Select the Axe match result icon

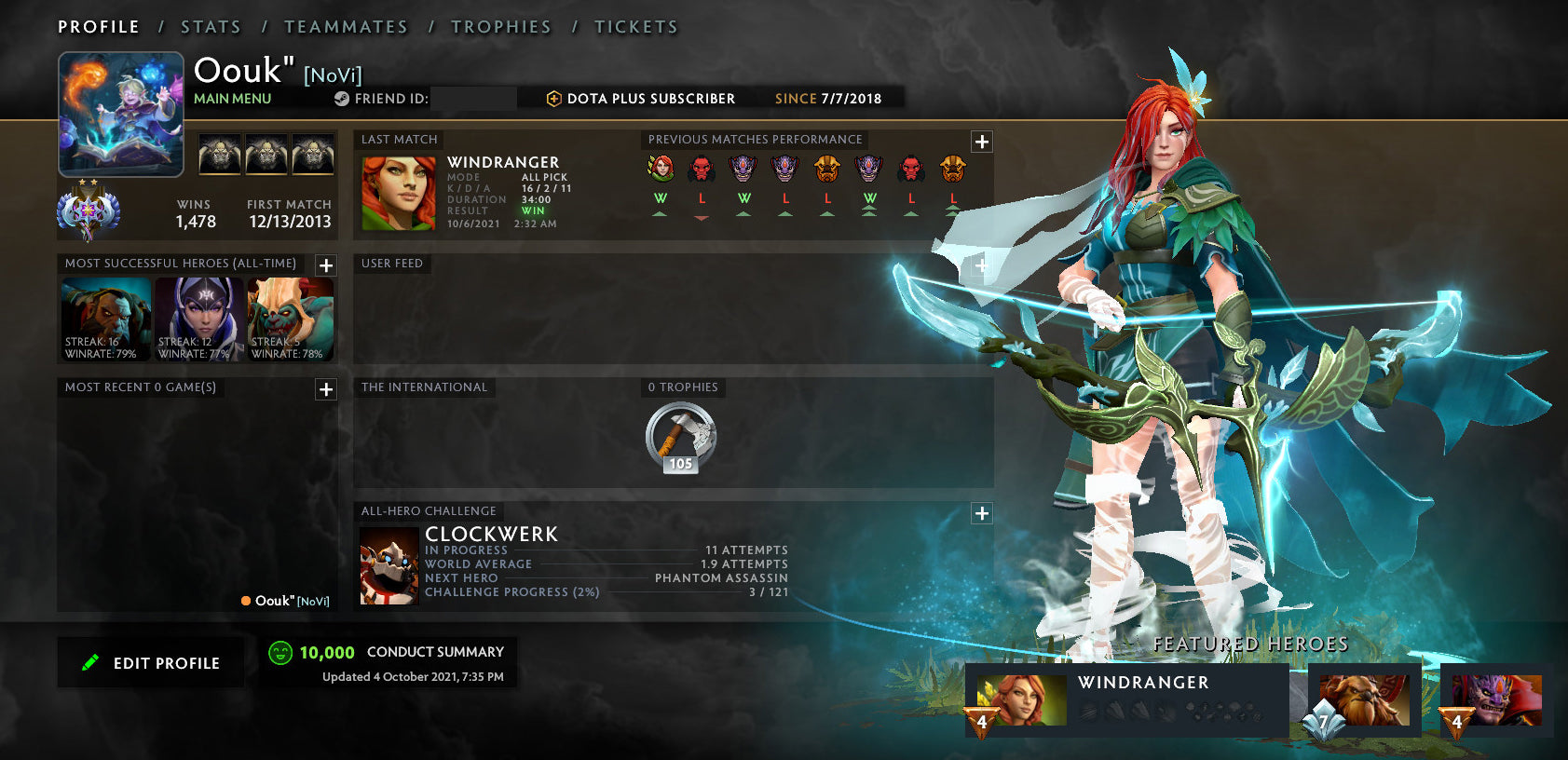(x=826, y=170)
